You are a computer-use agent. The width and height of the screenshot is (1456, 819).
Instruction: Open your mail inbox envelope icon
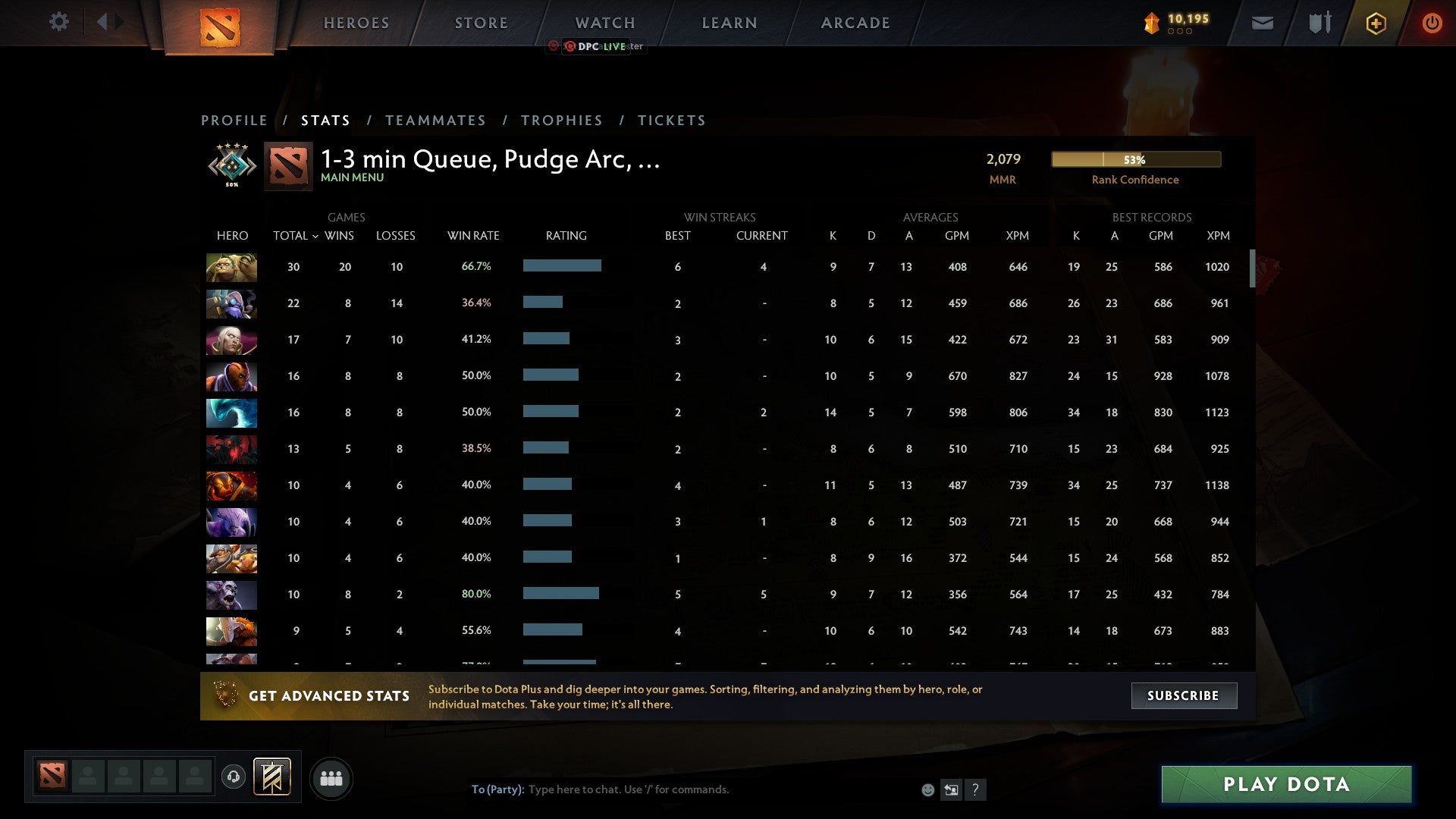[x=1262, y=23]
